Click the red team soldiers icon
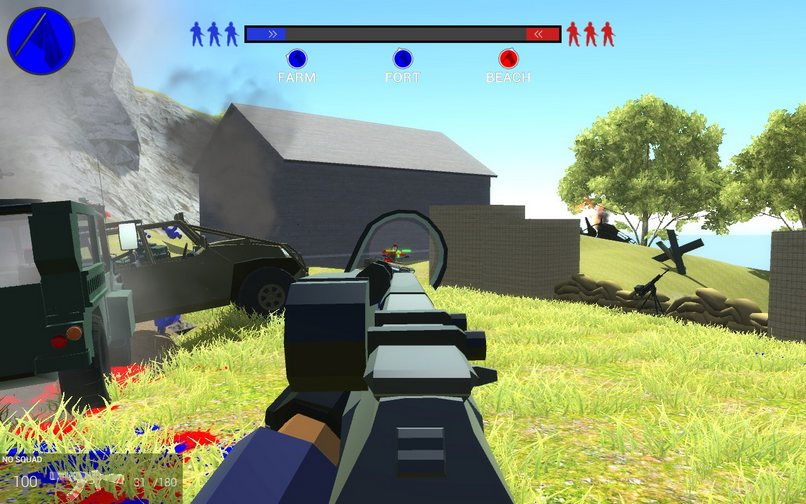 [x=590, y=34]
